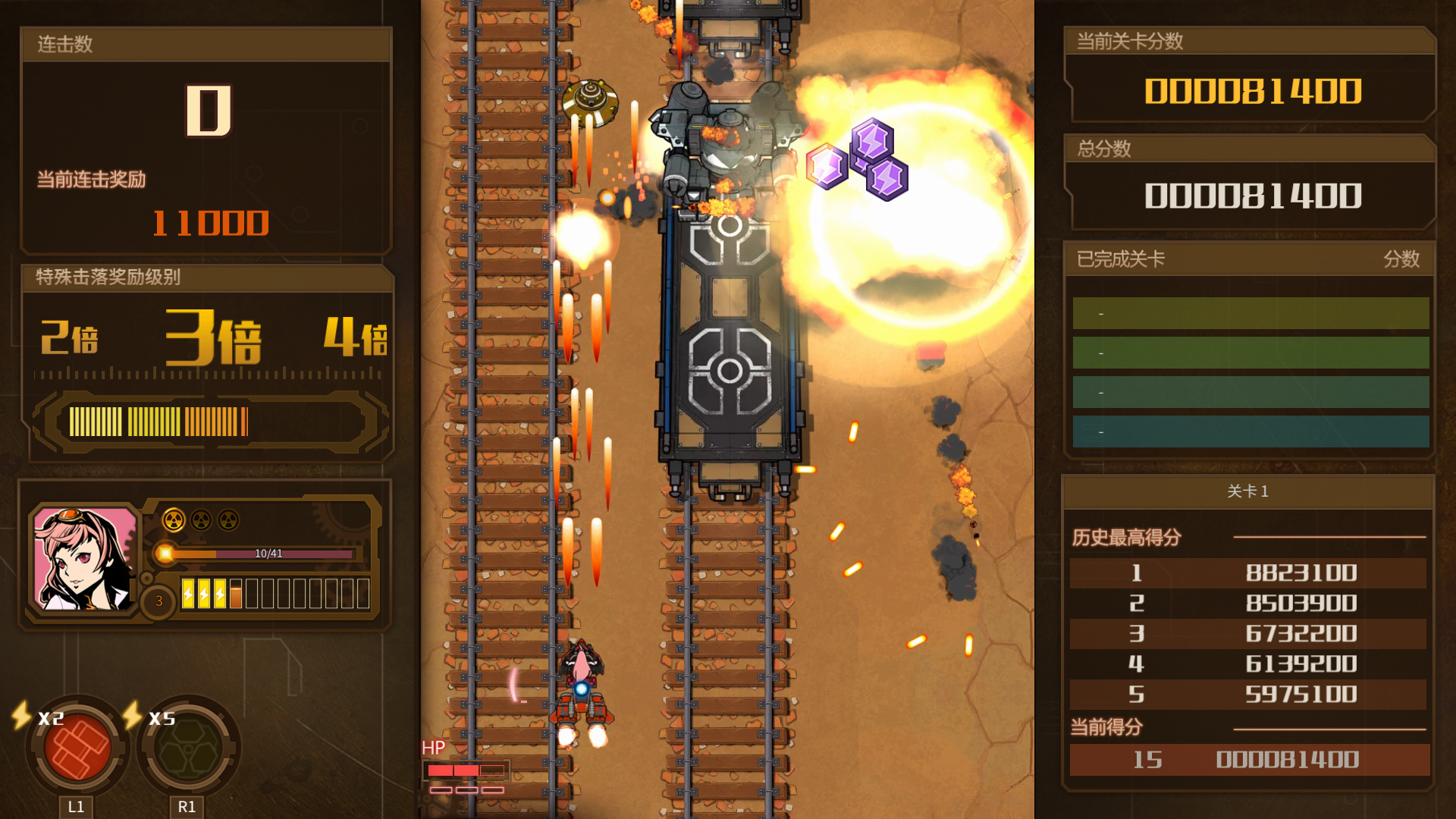The image size is (1456, 819).
Task: Select the 4倍 multiplier level
Action: 355,340
